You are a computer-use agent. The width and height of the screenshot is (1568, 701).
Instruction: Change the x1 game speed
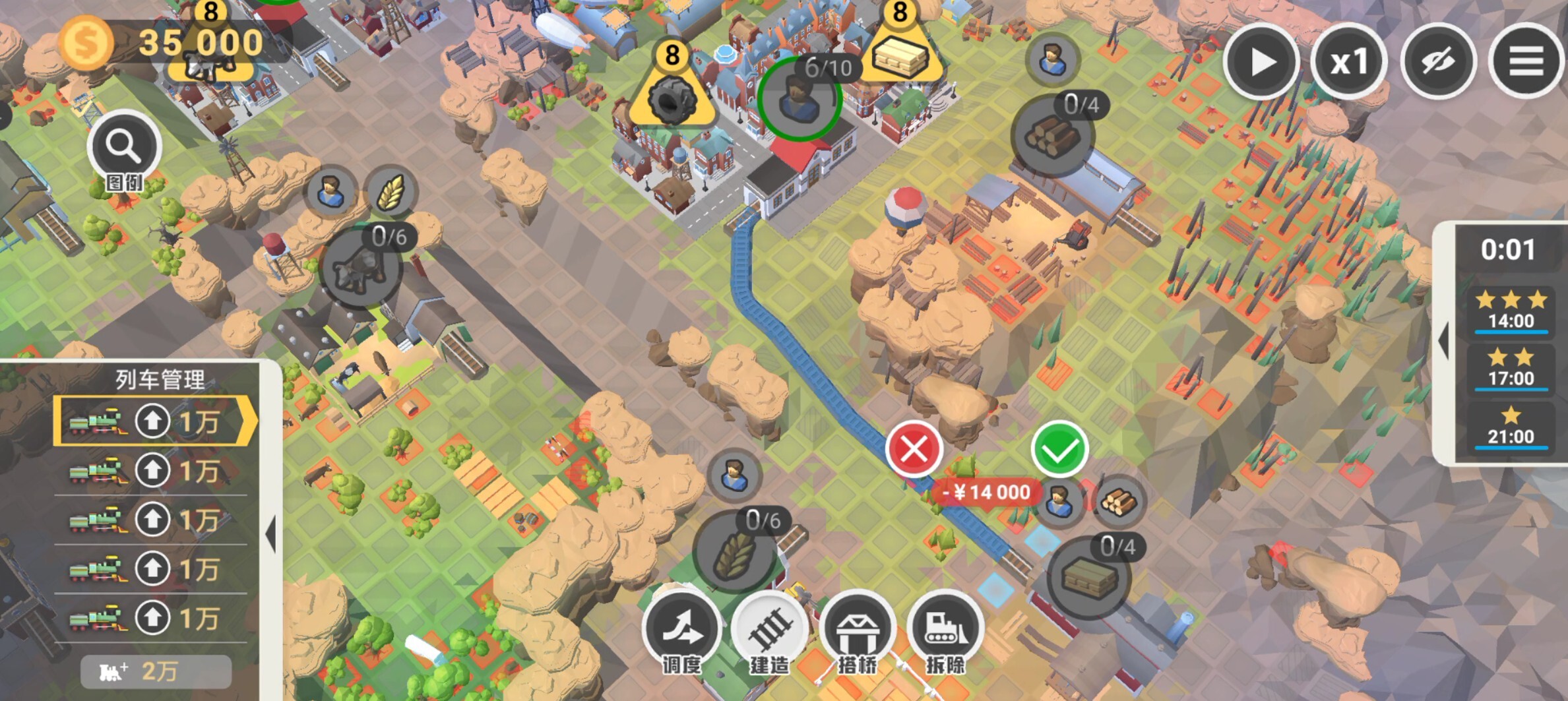click(x=1349, y=62)
